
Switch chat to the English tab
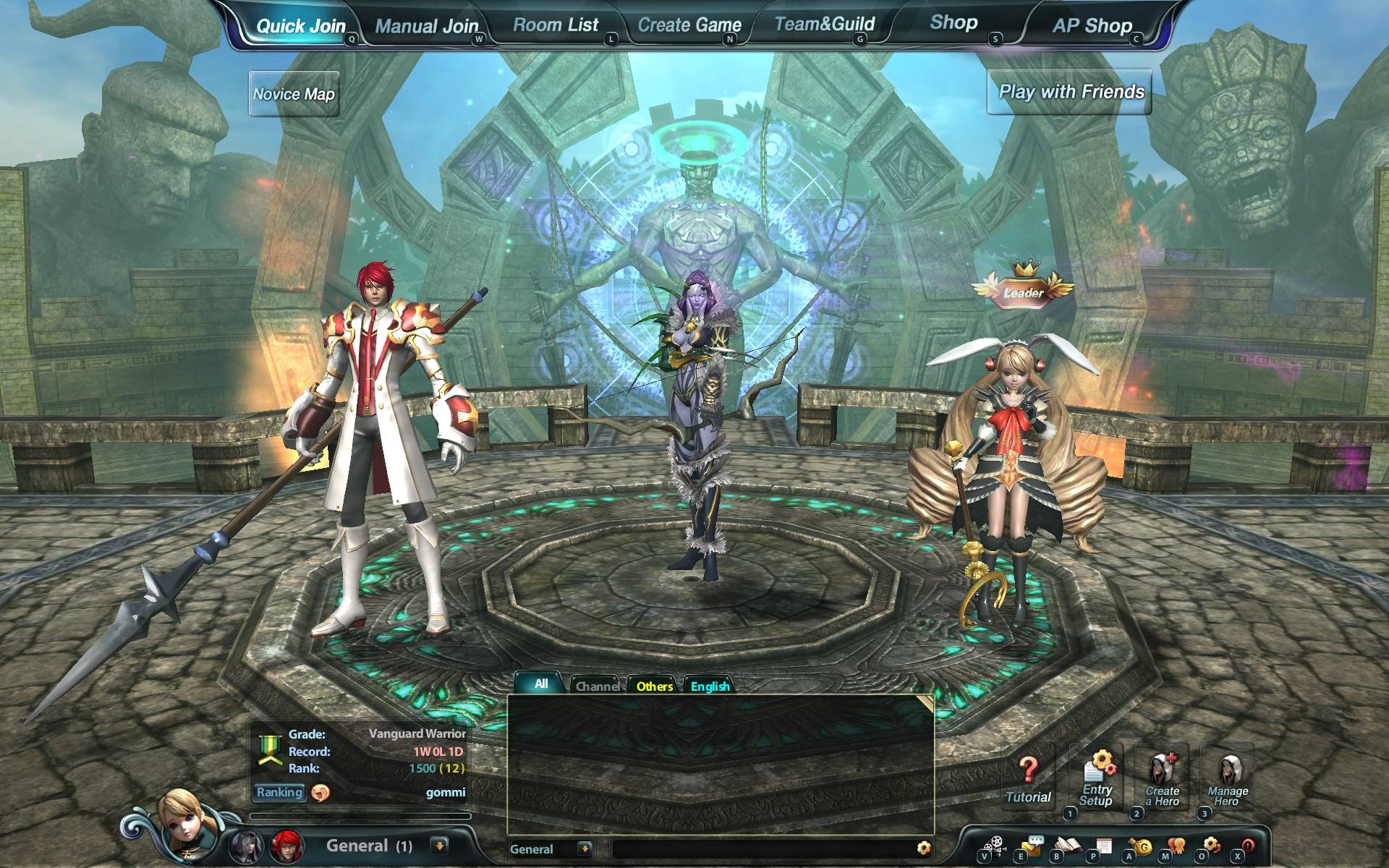(710, 686)
